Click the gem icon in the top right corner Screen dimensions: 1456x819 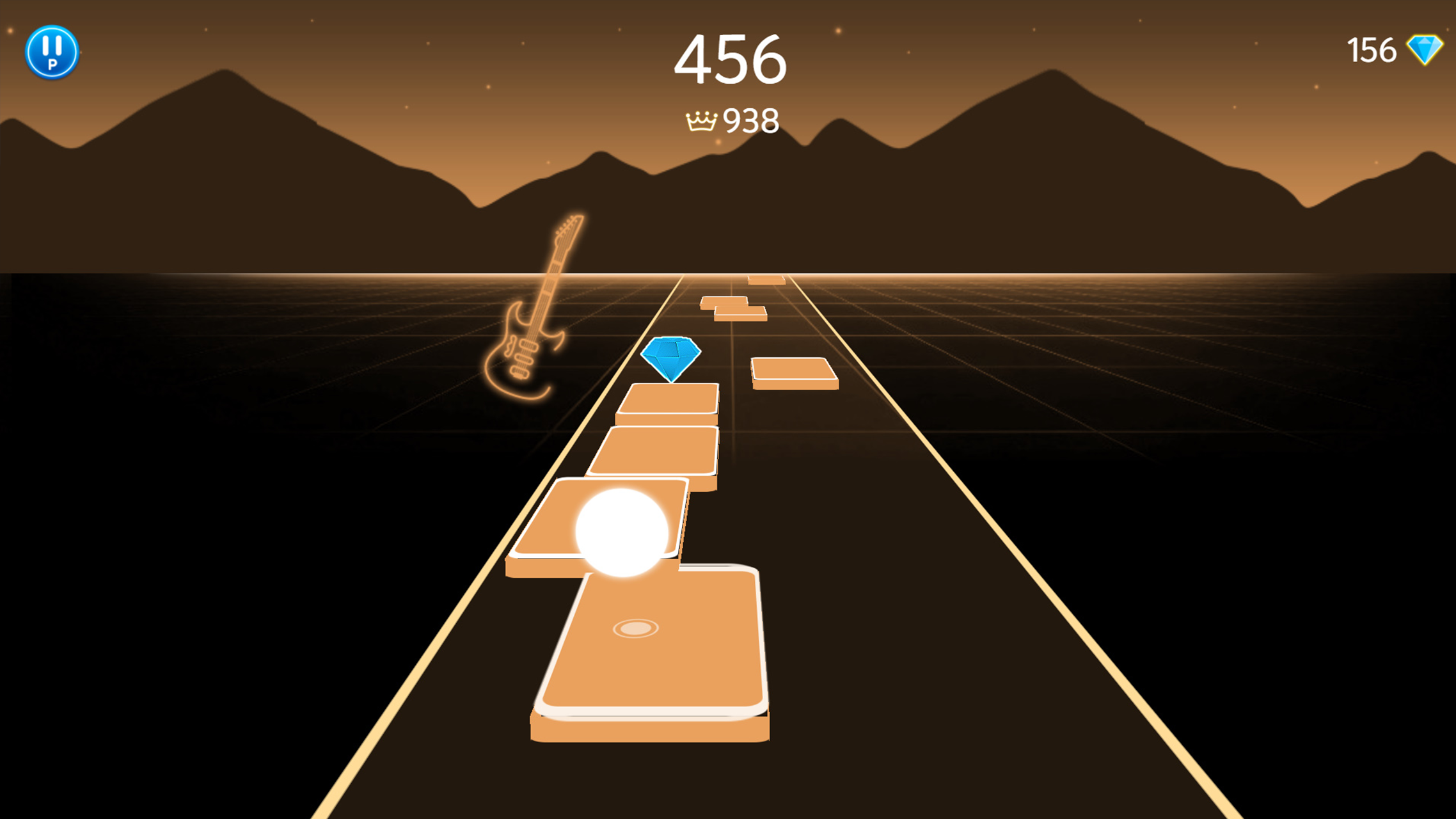1425,49
